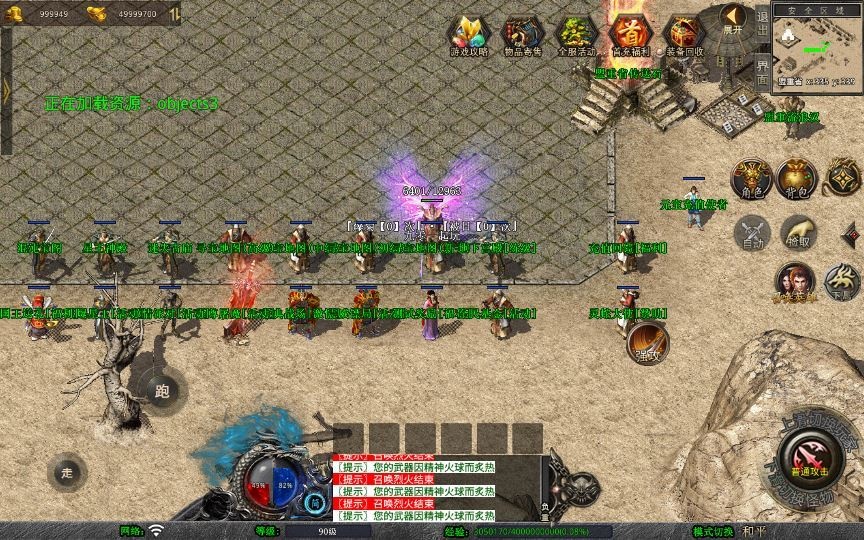Viewport: 864px width, 540px height.
Task: Open the 角色 character panel
Action: [x=752, y=178]
